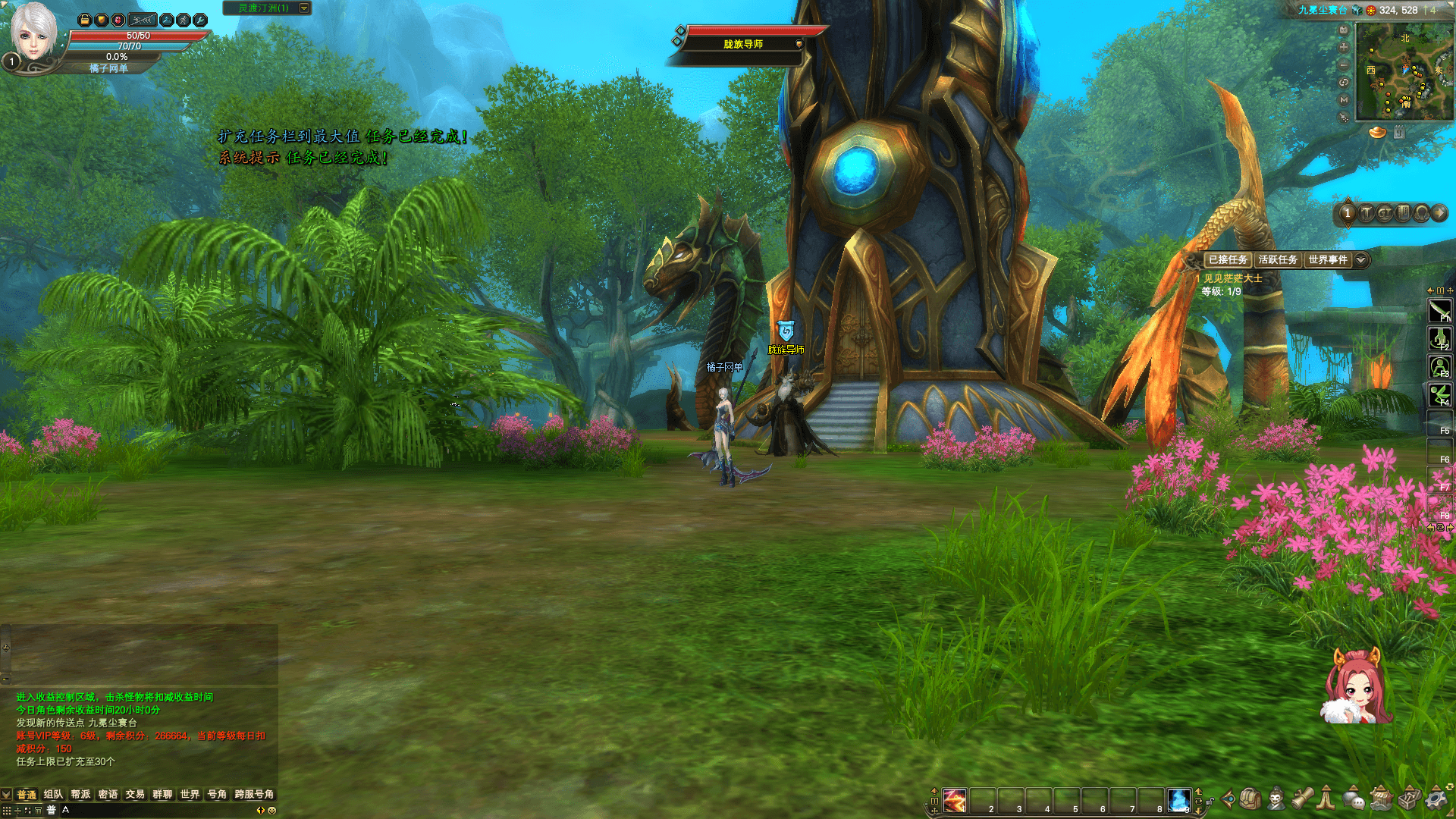The image size is (1456, 819).
Task: Toggle the padlock icon above the health bar
Action: tap(85, 20)
